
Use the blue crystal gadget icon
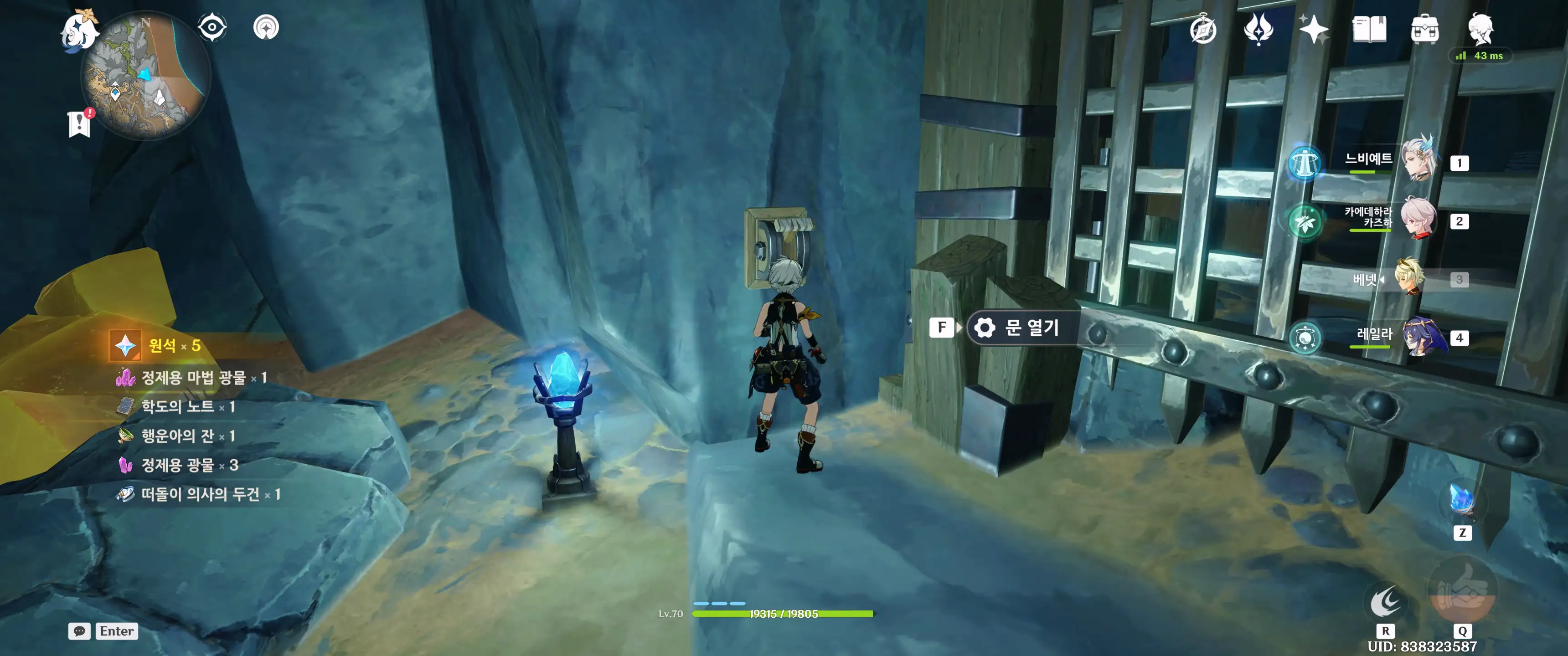tap(1462, 501)
